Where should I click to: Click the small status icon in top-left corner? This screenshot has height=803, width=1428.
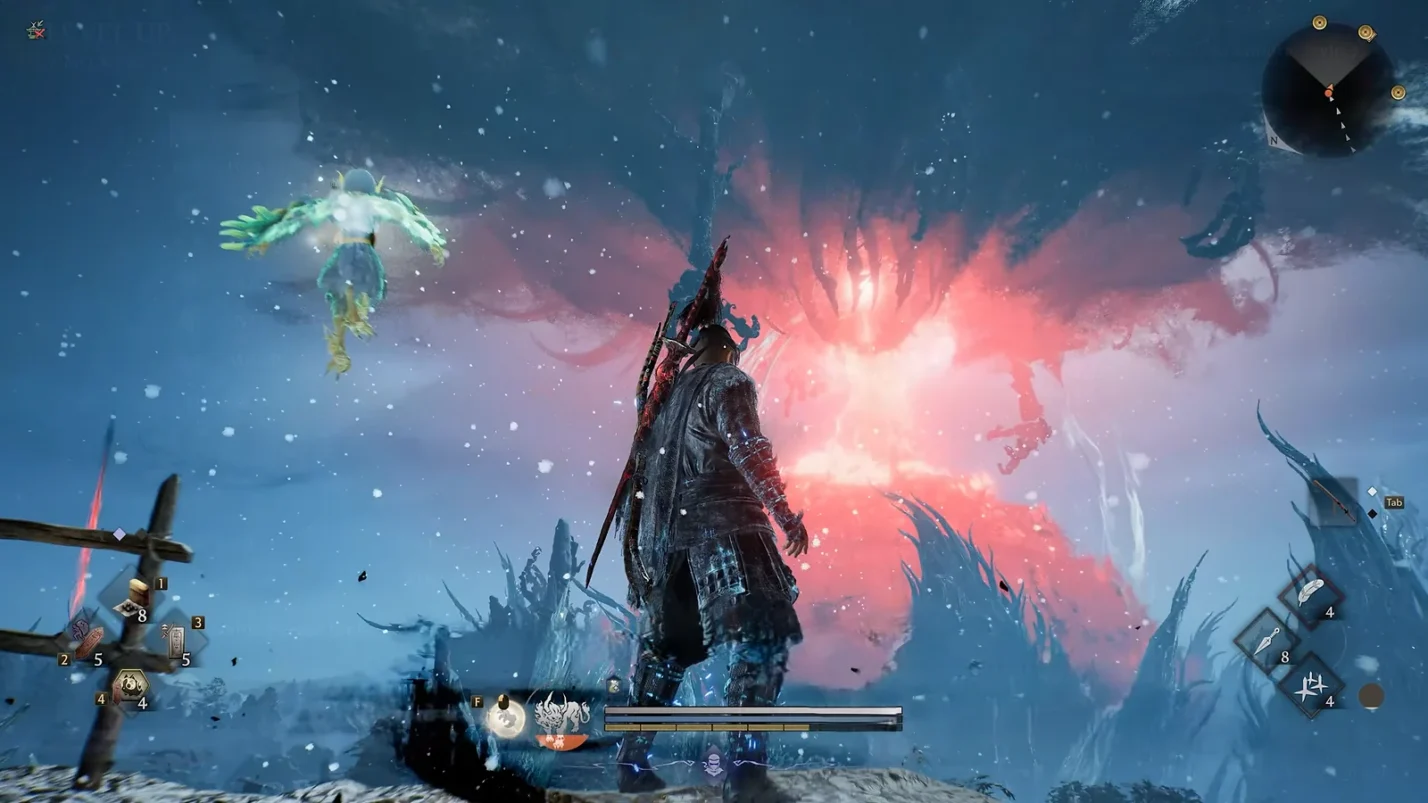36,30
